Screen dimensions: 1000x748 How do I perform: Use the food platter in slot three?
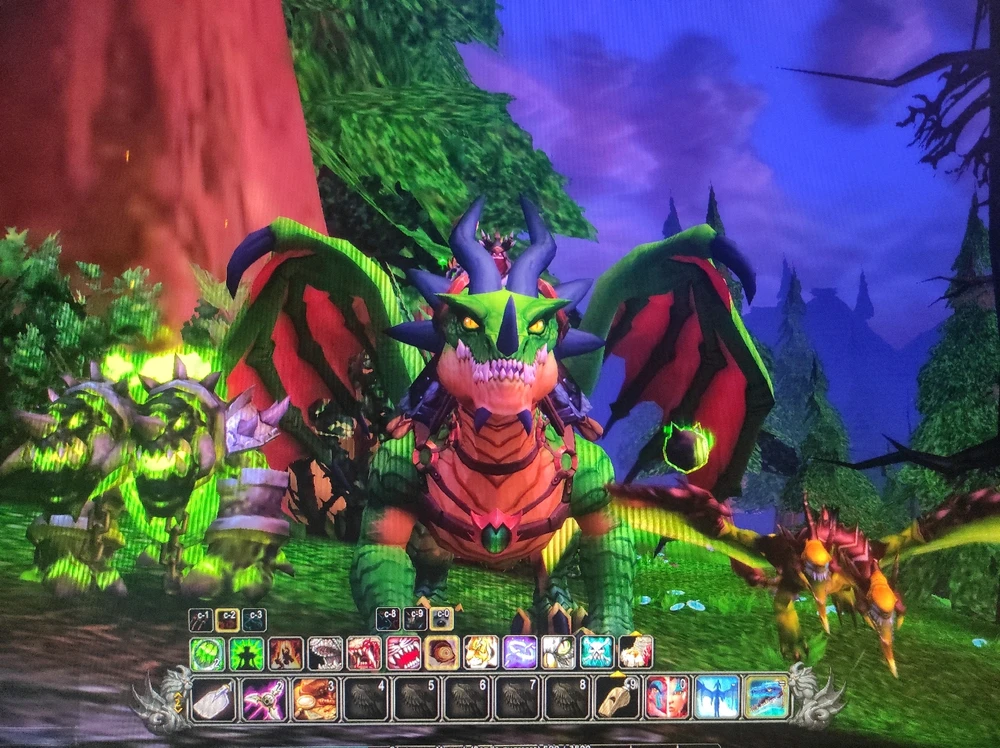coord(314,698)
